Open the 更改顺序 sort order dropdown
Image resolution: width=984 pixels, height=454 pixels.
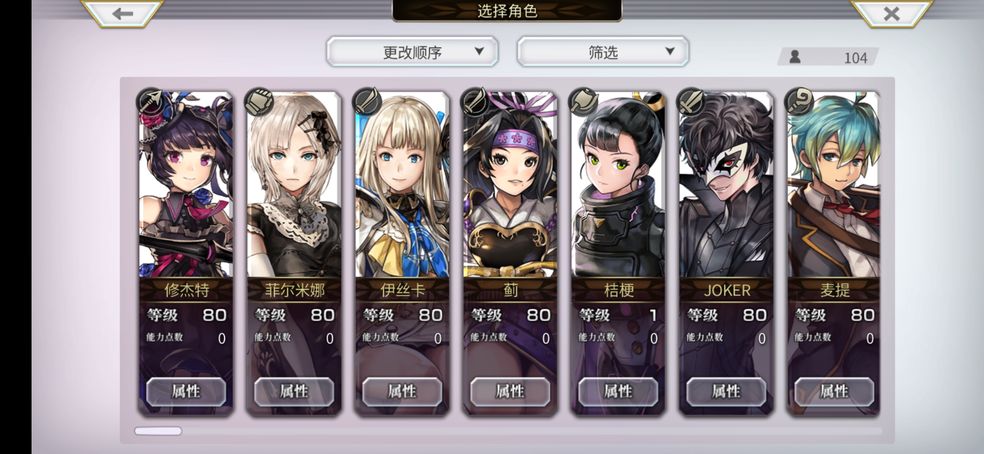tap(412, 52)
